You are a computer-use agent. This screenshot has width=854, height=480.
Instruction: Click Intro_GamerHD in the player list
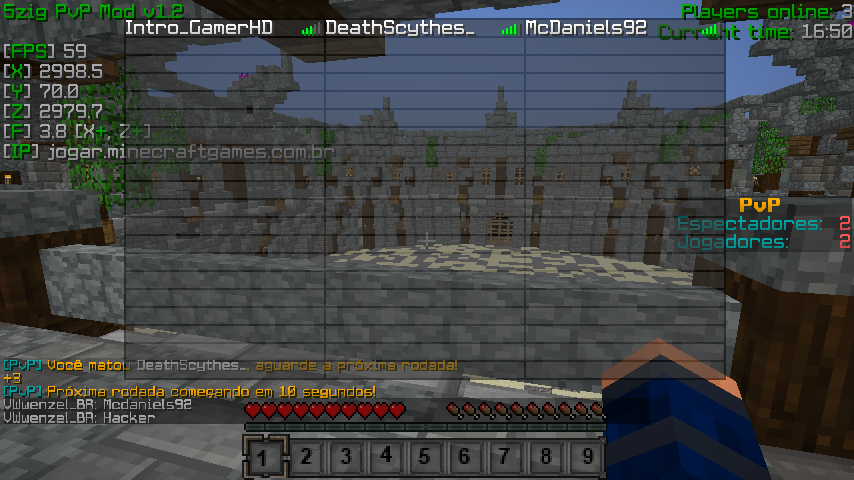click(x=199, y=28)
